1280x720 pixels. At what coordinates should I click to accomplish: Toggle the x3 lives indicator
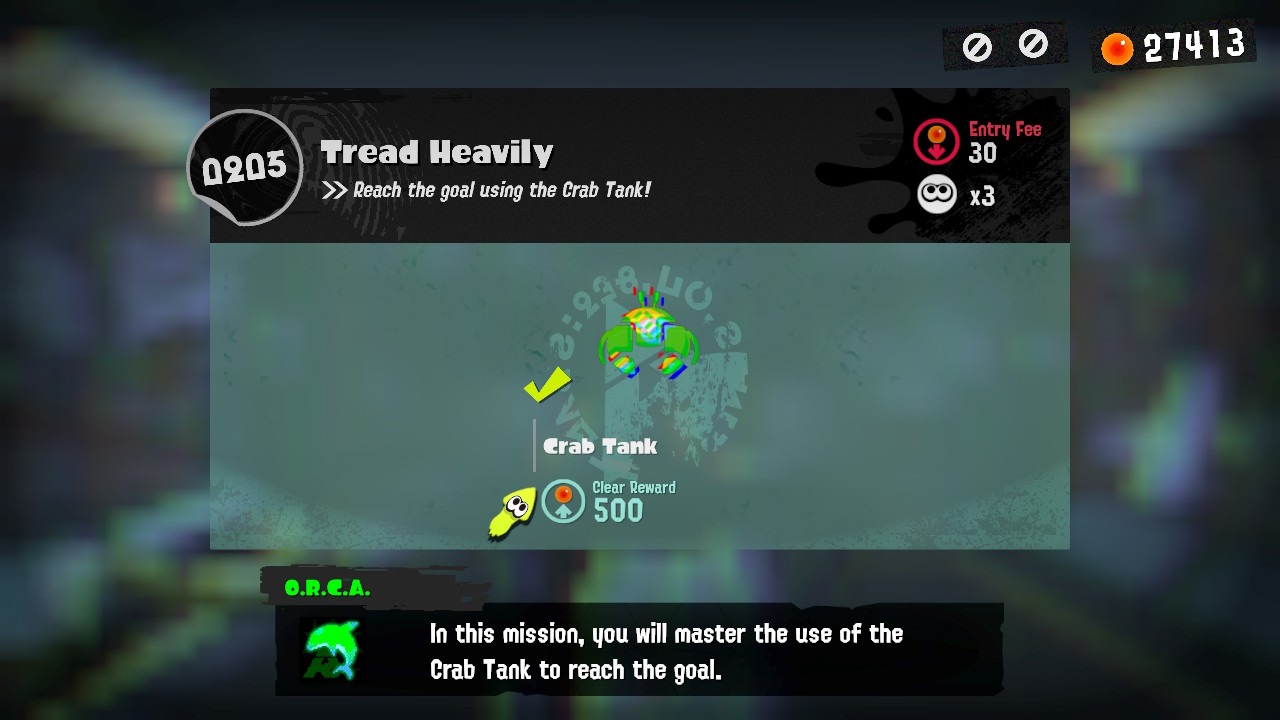[x=981, y=196]
